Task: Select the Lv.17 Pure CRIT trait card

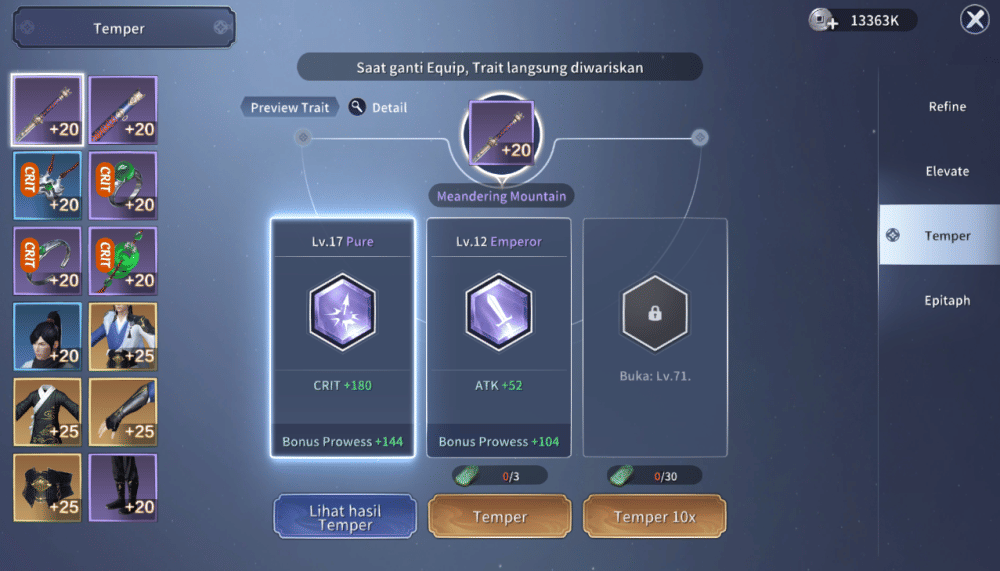Action: pos(342,337)
